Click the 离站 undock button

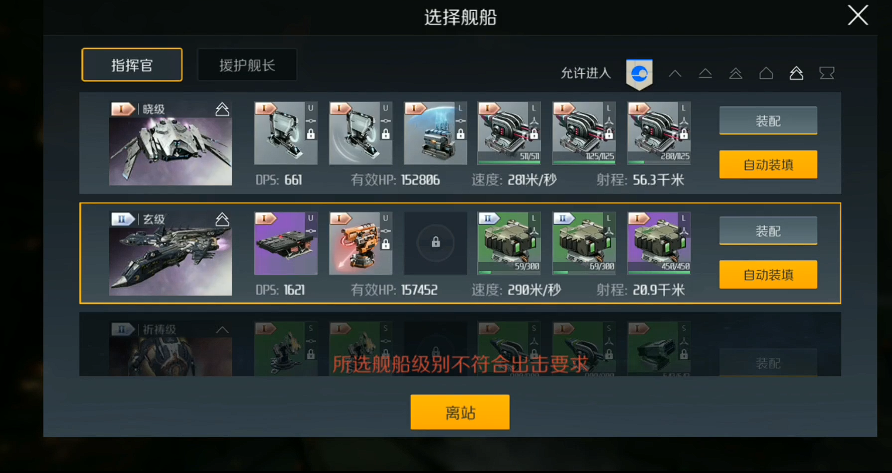(x=460, y=412)
